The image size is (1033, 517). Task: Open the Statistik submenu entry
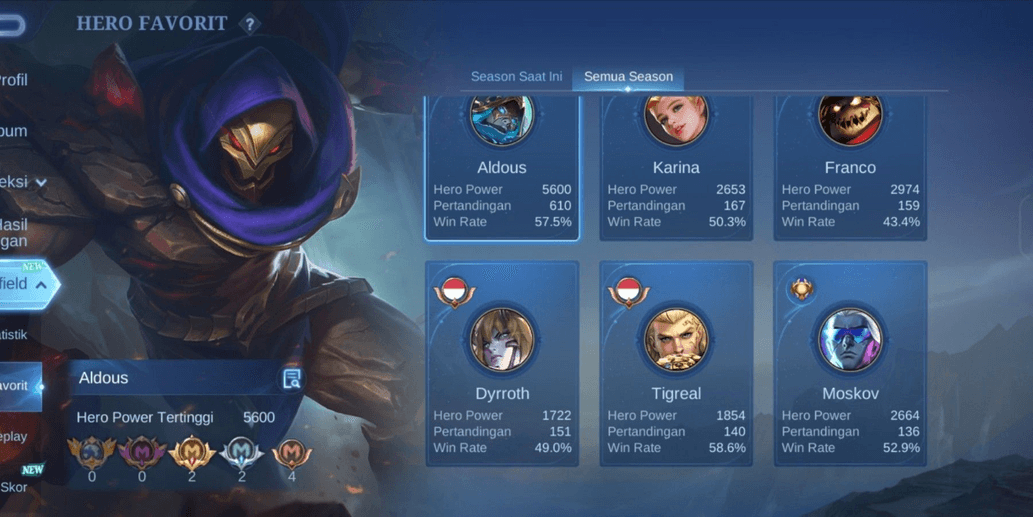coord(14,335)
